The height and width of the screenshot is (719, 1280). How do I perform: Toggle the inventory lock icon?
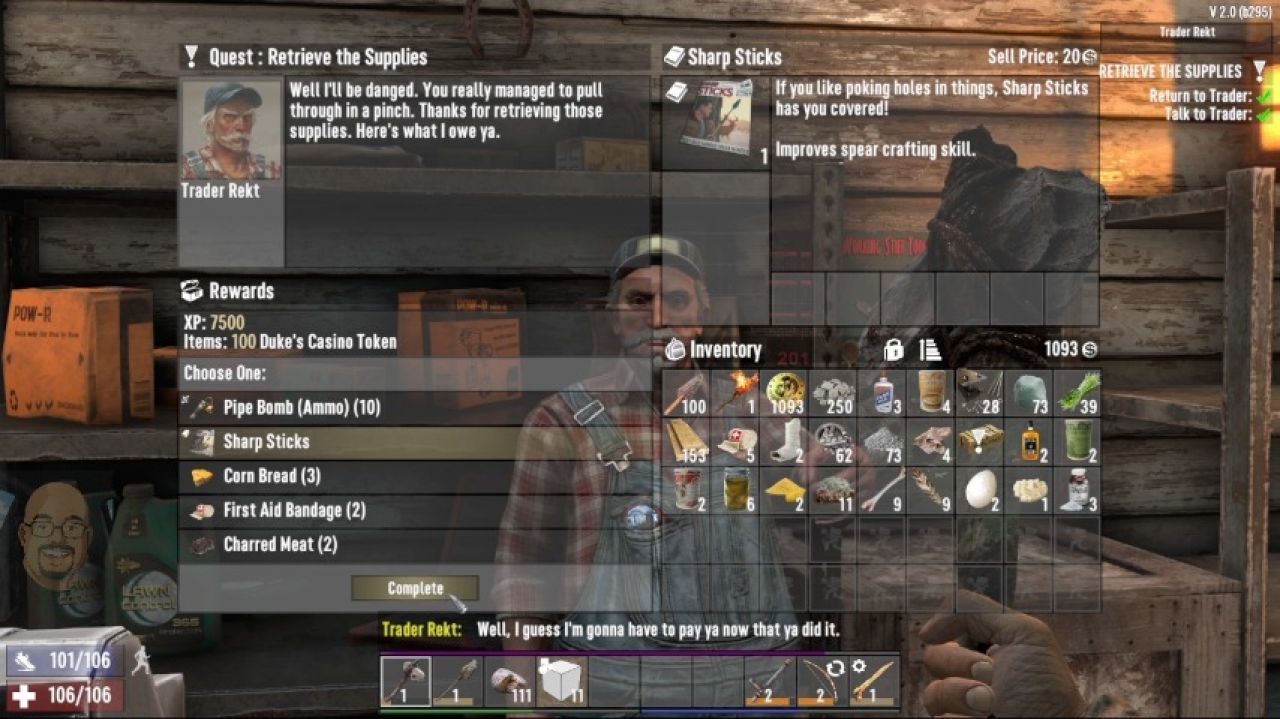pyautogui.click(x=894, y=350)
